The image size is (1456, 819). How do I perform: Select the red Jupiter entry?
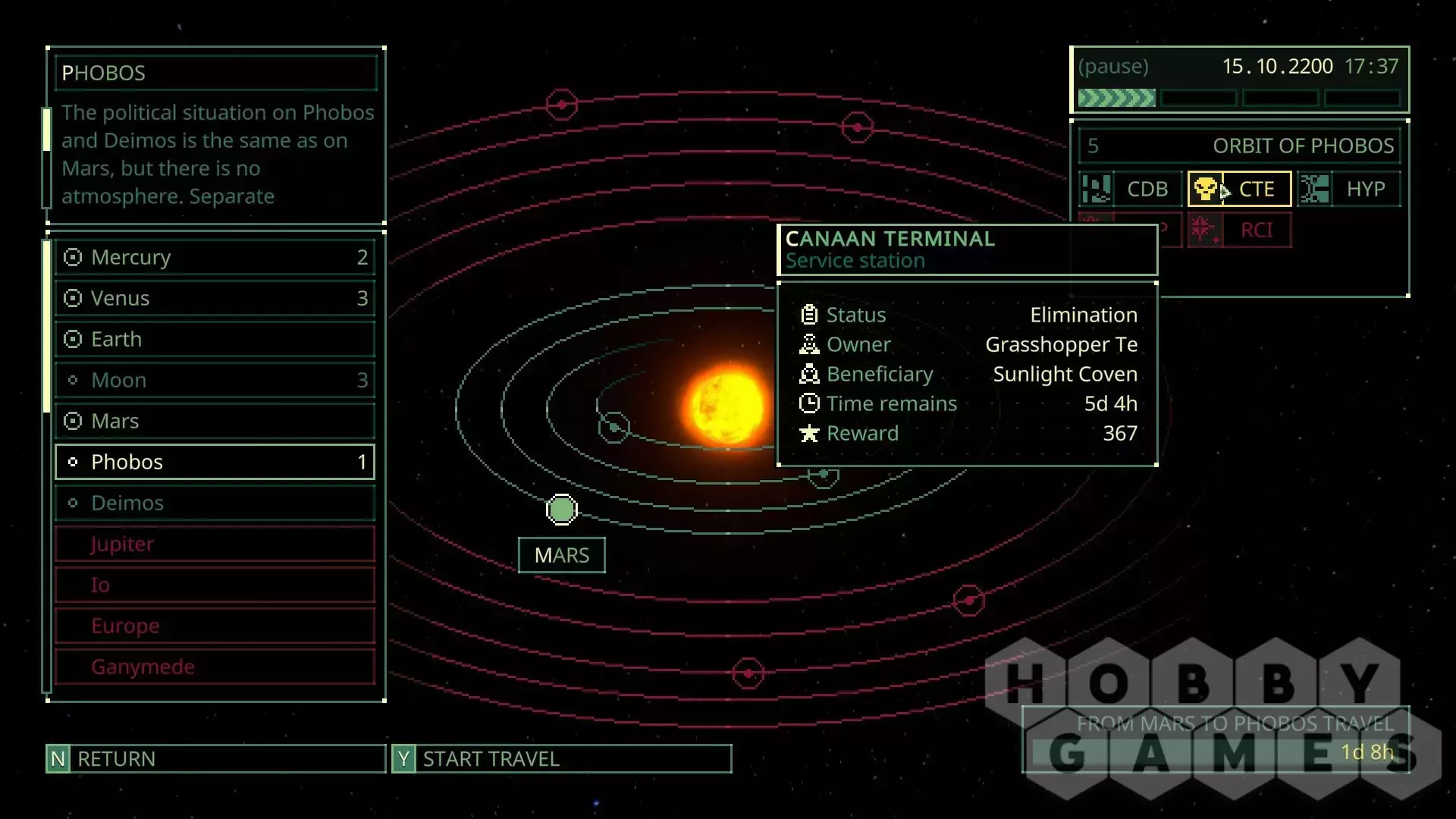[x=215, y=544]
